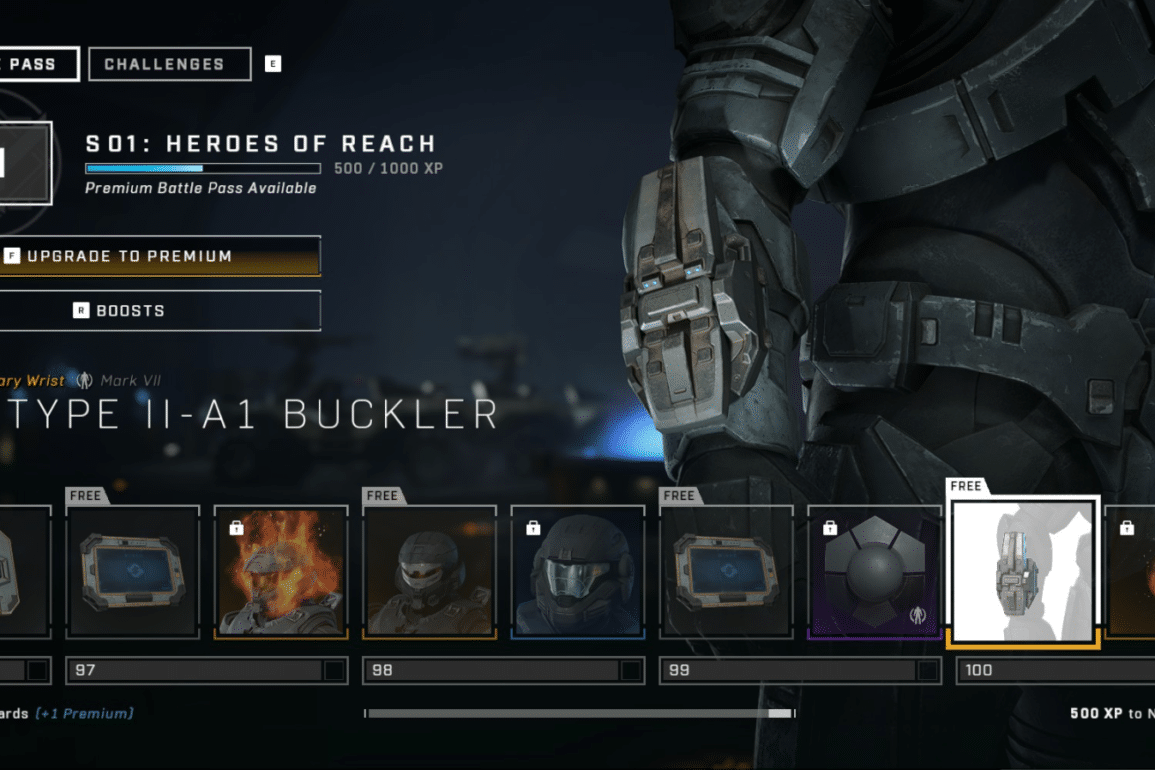Switch to the Challenges tab
Screen dimensions: 1155x770
pos(169,64)
